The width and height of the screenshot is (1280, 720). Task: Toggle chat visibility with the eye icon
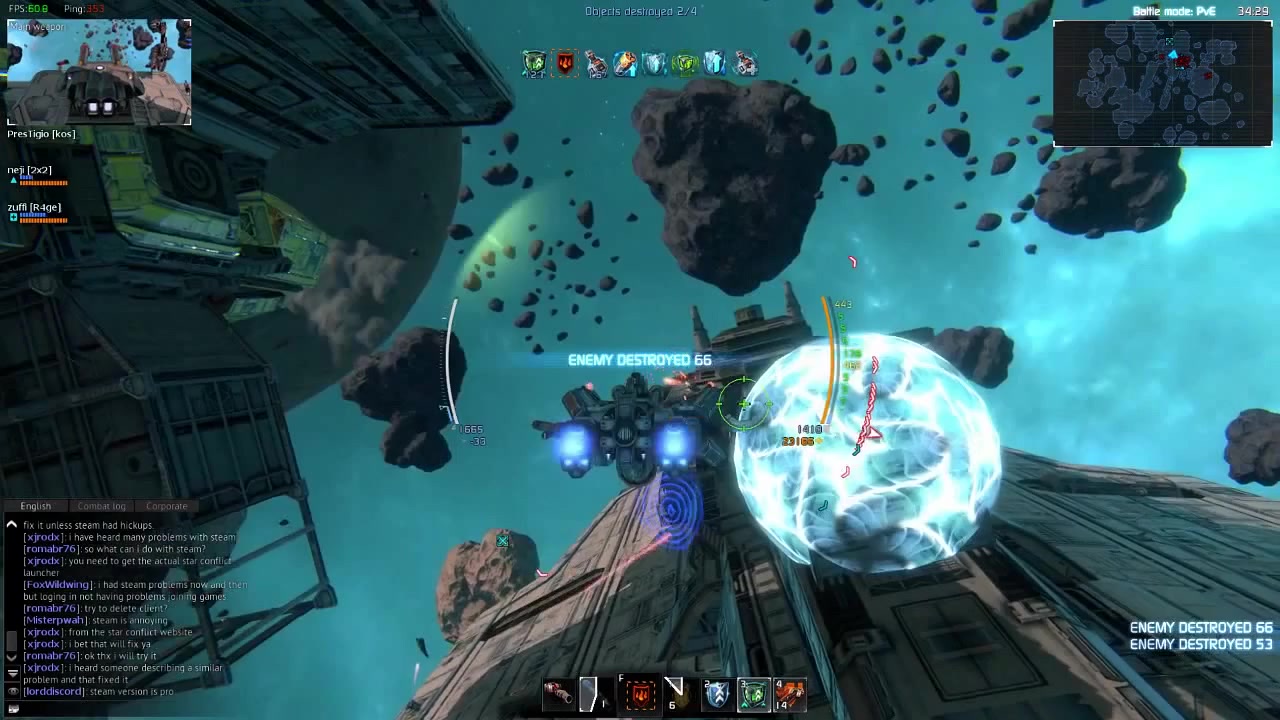[x=12, y=691]
